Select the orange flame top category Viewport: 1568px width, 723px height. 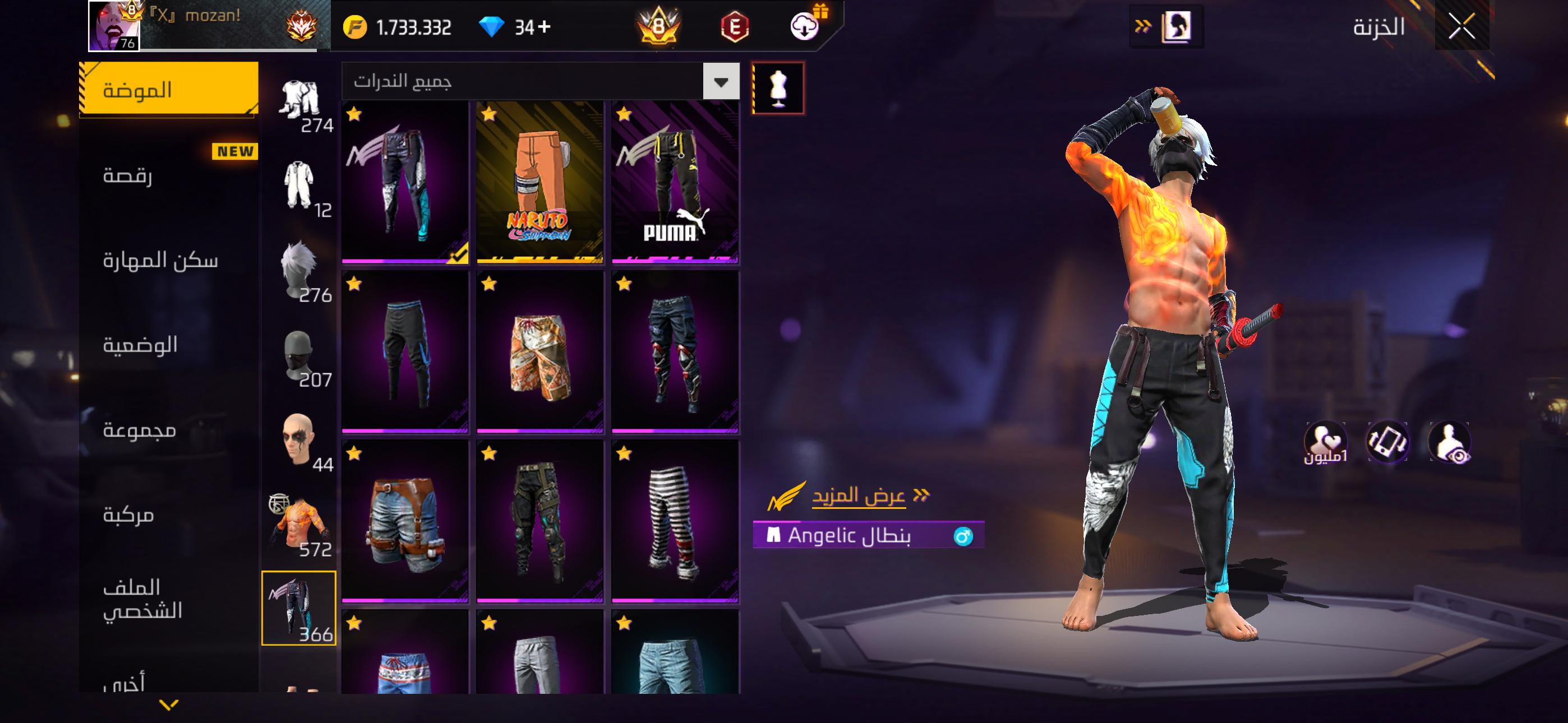click(x=299, y=526)
